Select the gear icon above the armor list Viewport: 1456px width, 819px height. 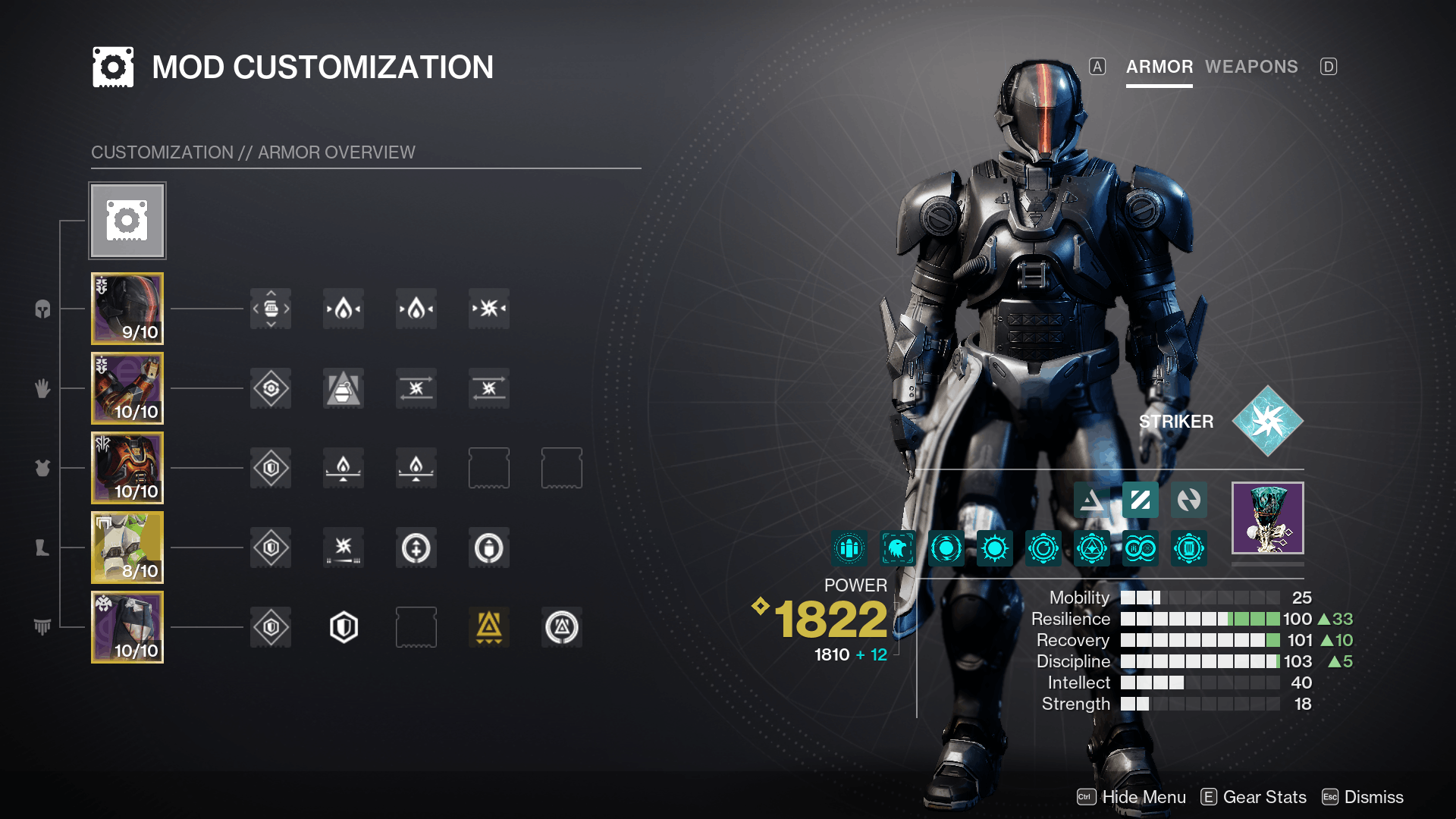(127, 220)
